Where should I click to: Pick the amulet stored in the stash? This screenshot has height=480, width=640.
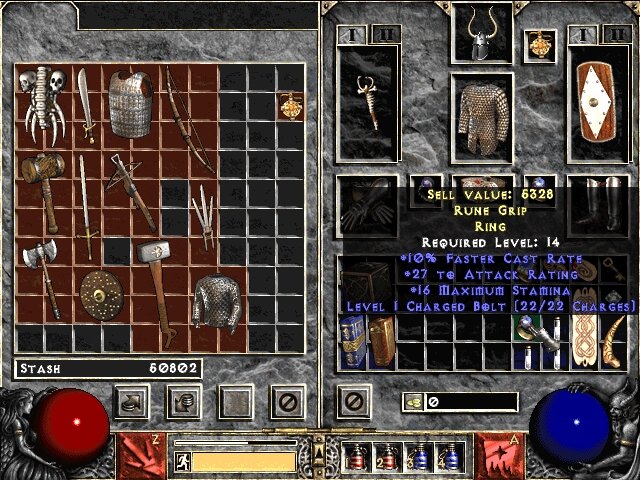pyautogui.click(x=291, y=105)
